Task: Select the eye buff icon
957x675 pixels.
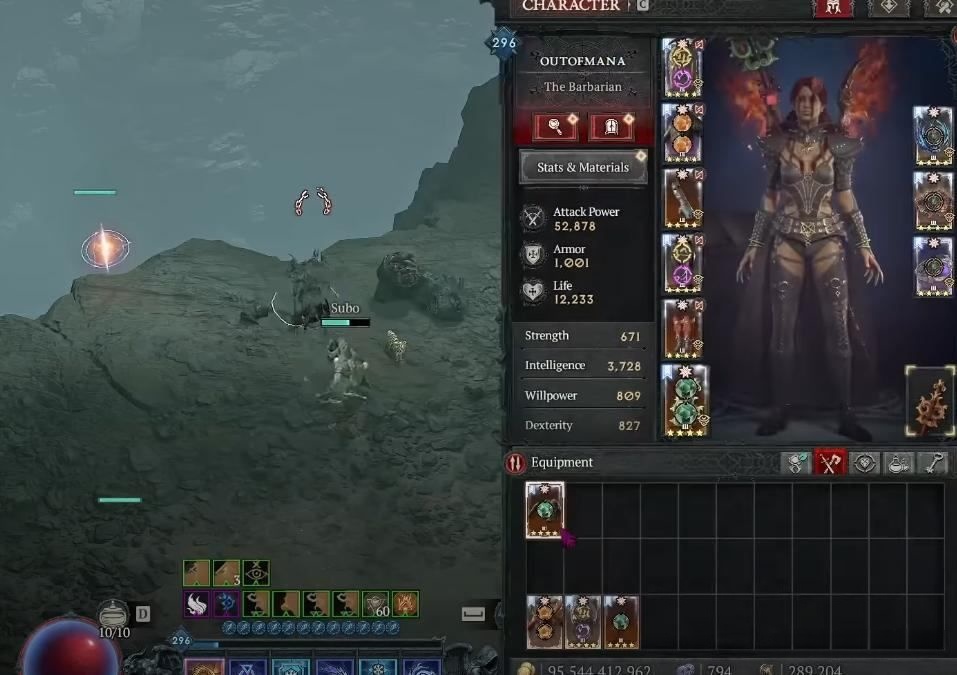Action: coord(256,572)
